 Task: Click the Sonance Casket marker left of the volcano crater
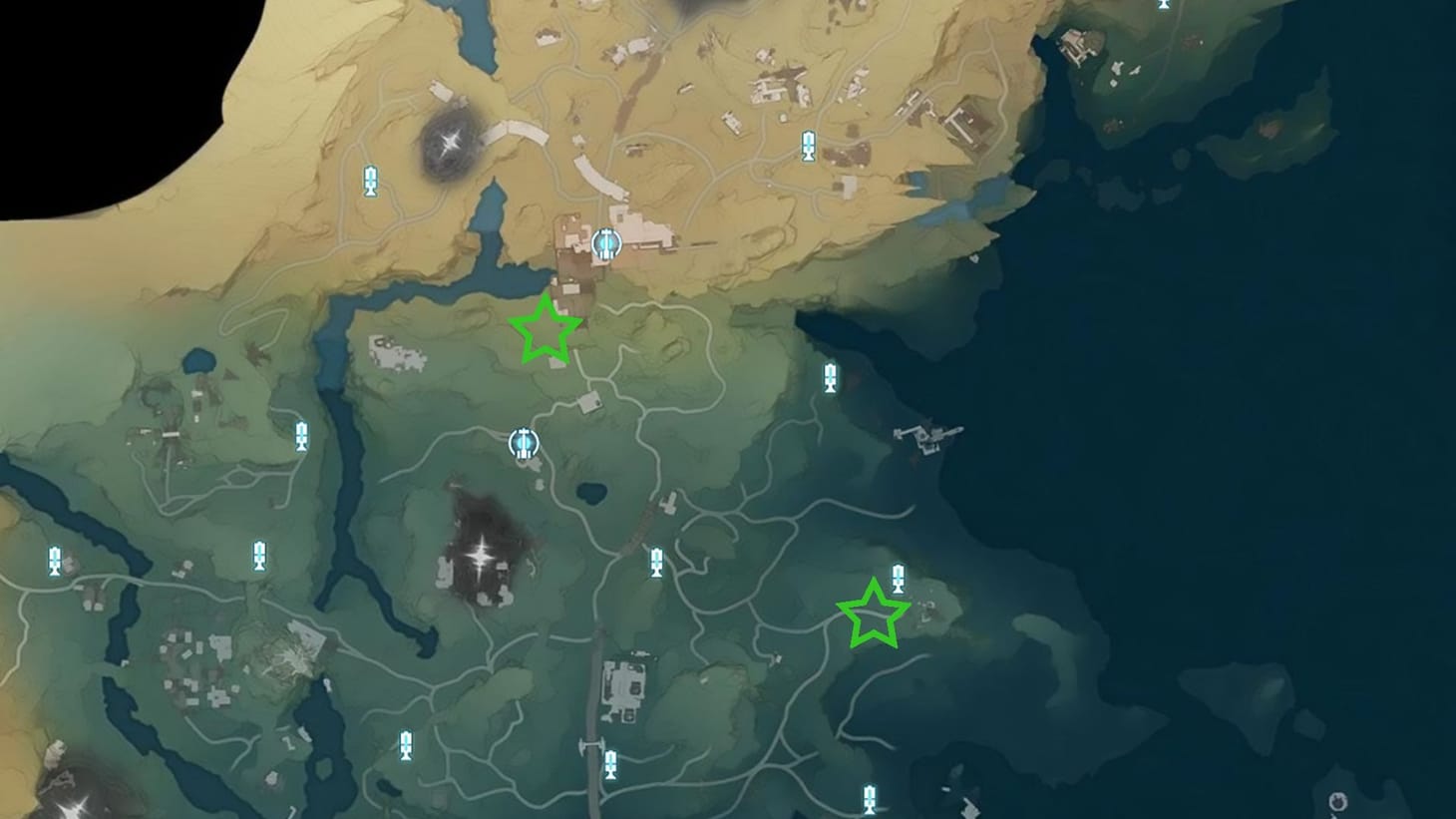point(370,181)
